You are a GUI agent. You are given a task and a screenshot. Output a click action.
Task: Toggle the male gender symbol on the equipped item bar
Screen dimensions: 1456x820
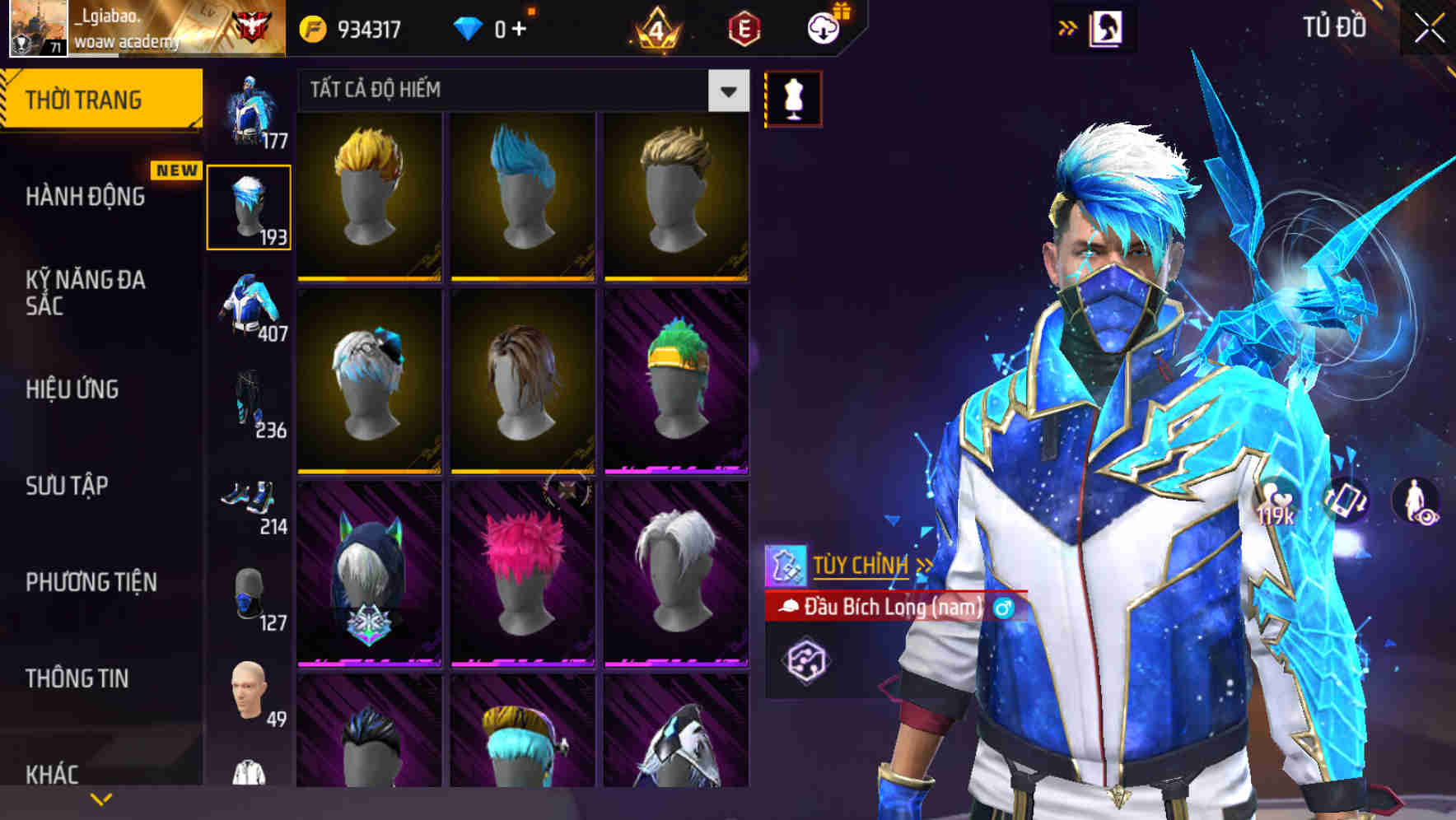pyautogui.click(x=1003, y=608)
